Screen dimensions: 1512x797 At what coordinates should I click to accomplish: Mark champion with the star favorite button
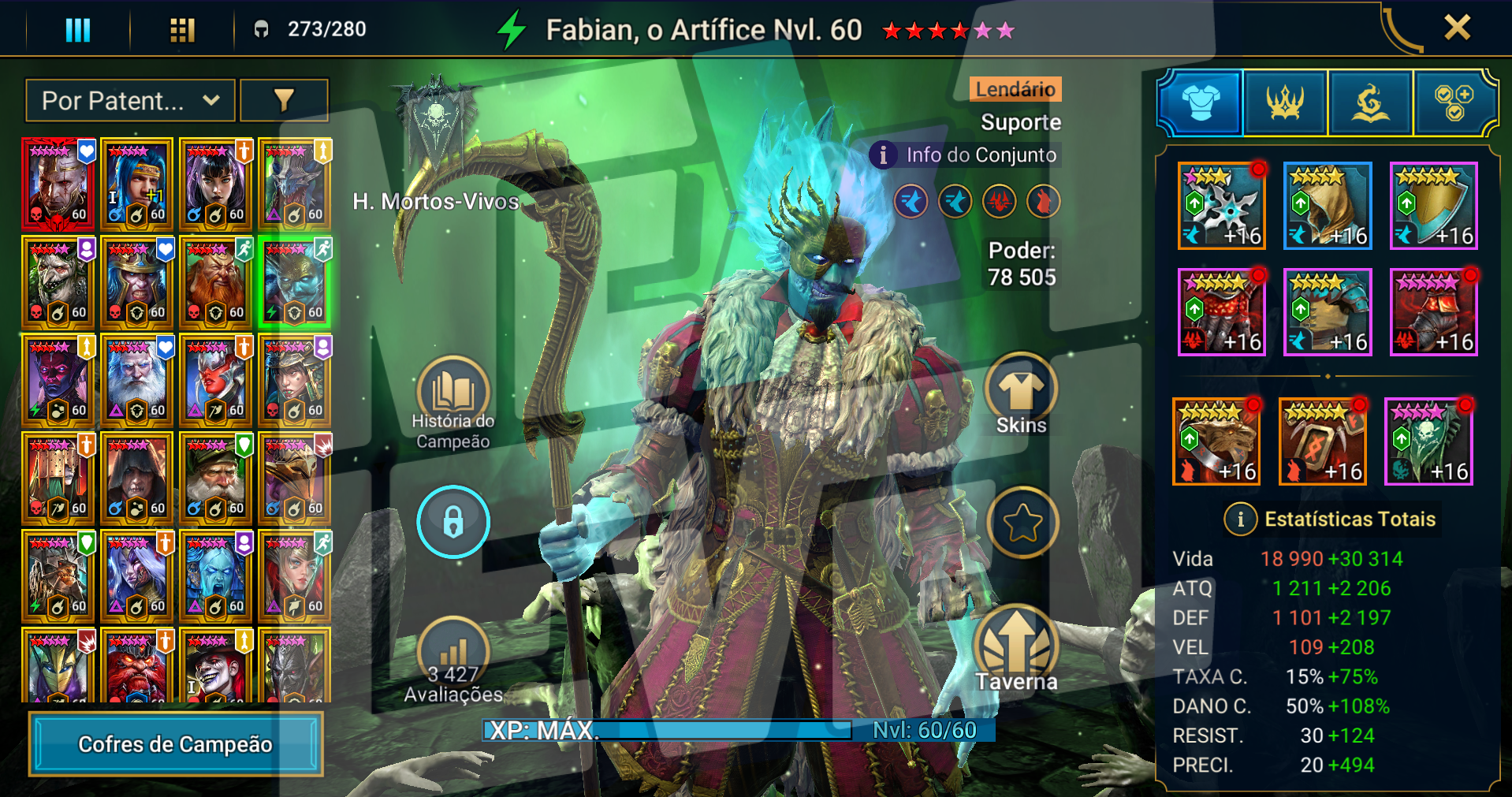point(1022,522)
